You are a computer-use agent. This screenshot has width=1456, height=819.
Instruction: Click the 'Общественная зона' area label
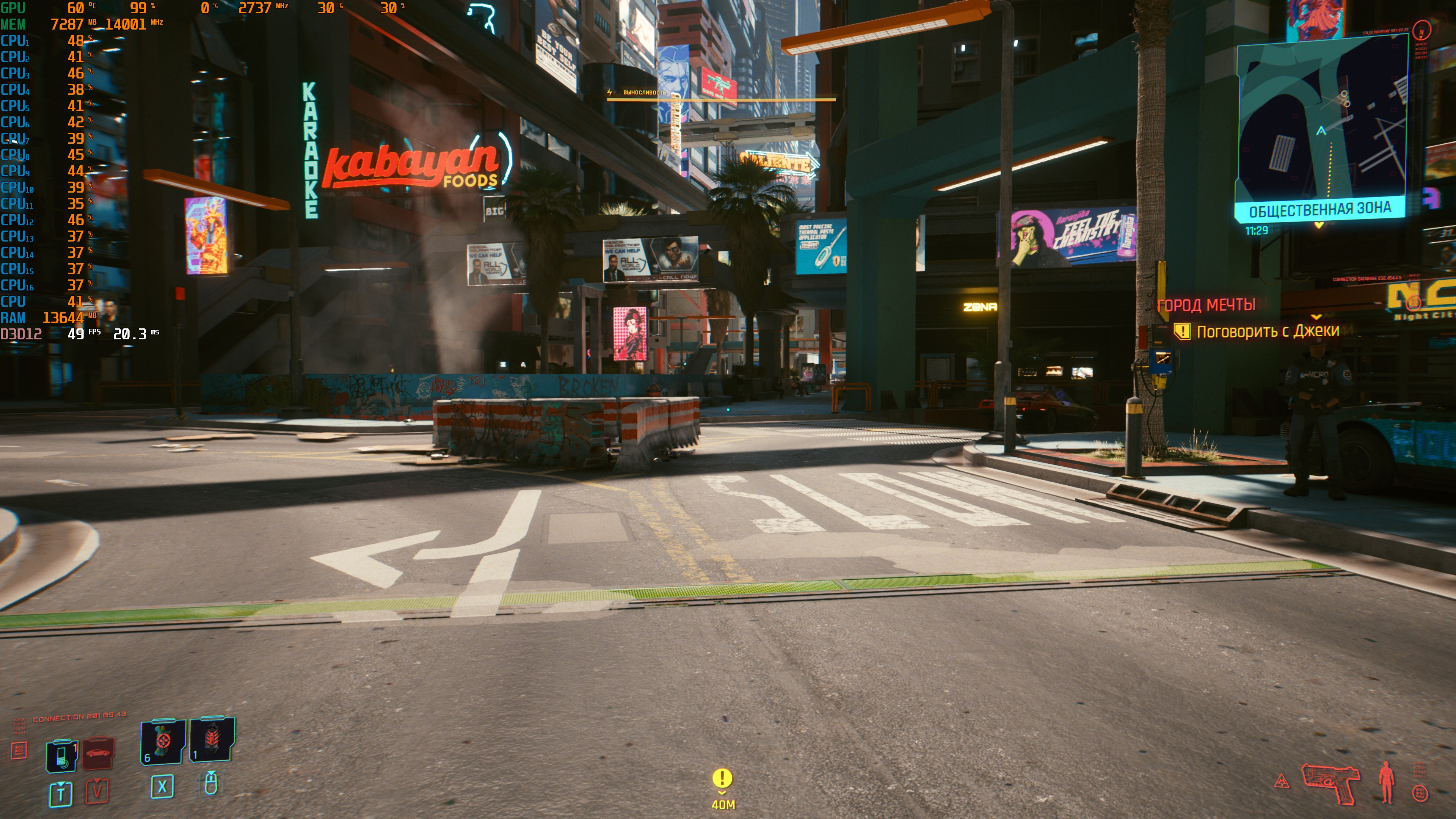click(x=1319, y=210)
